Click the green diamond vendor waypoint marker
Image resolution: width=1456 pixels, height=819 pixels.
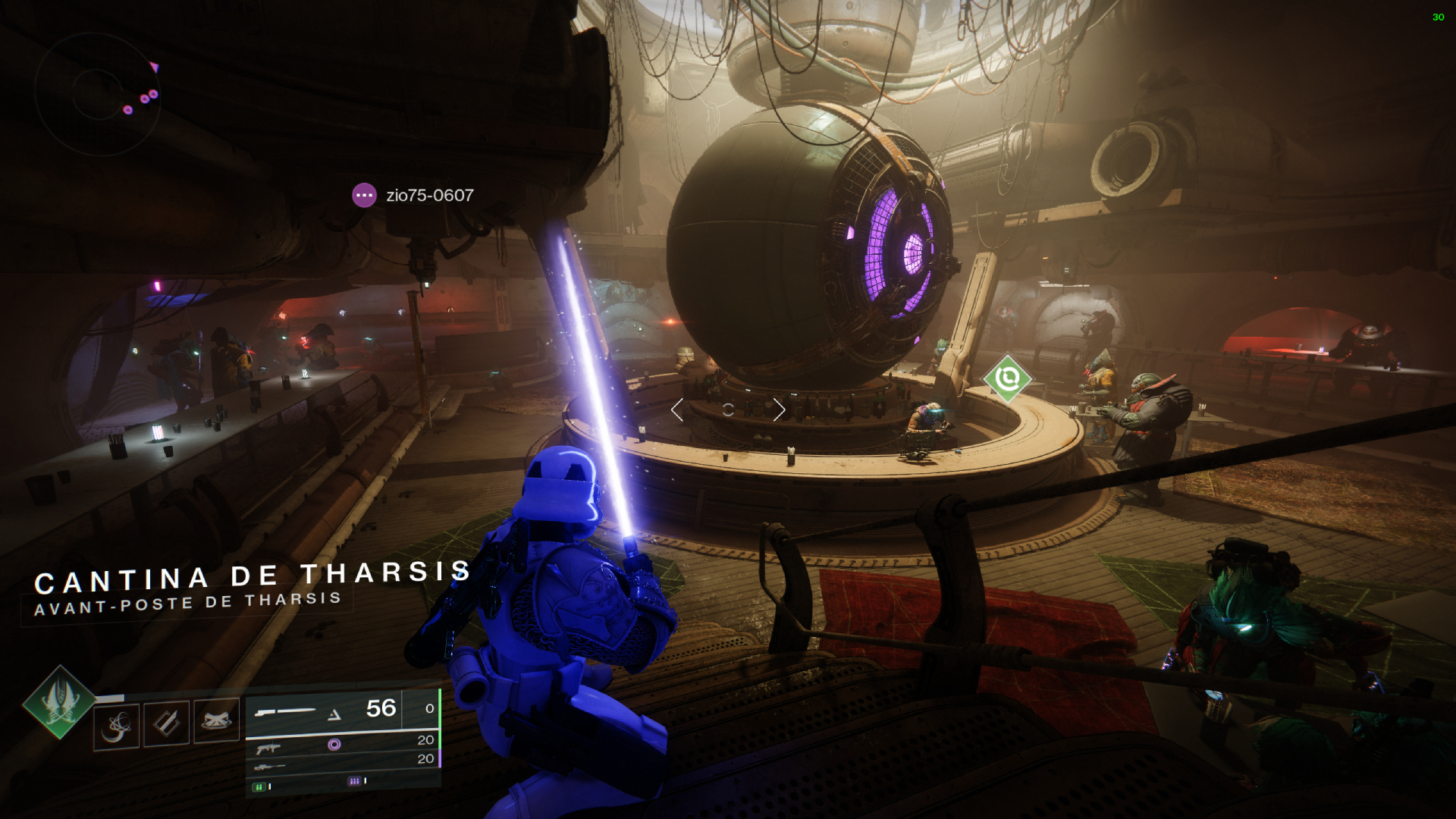click(1008, 378)
